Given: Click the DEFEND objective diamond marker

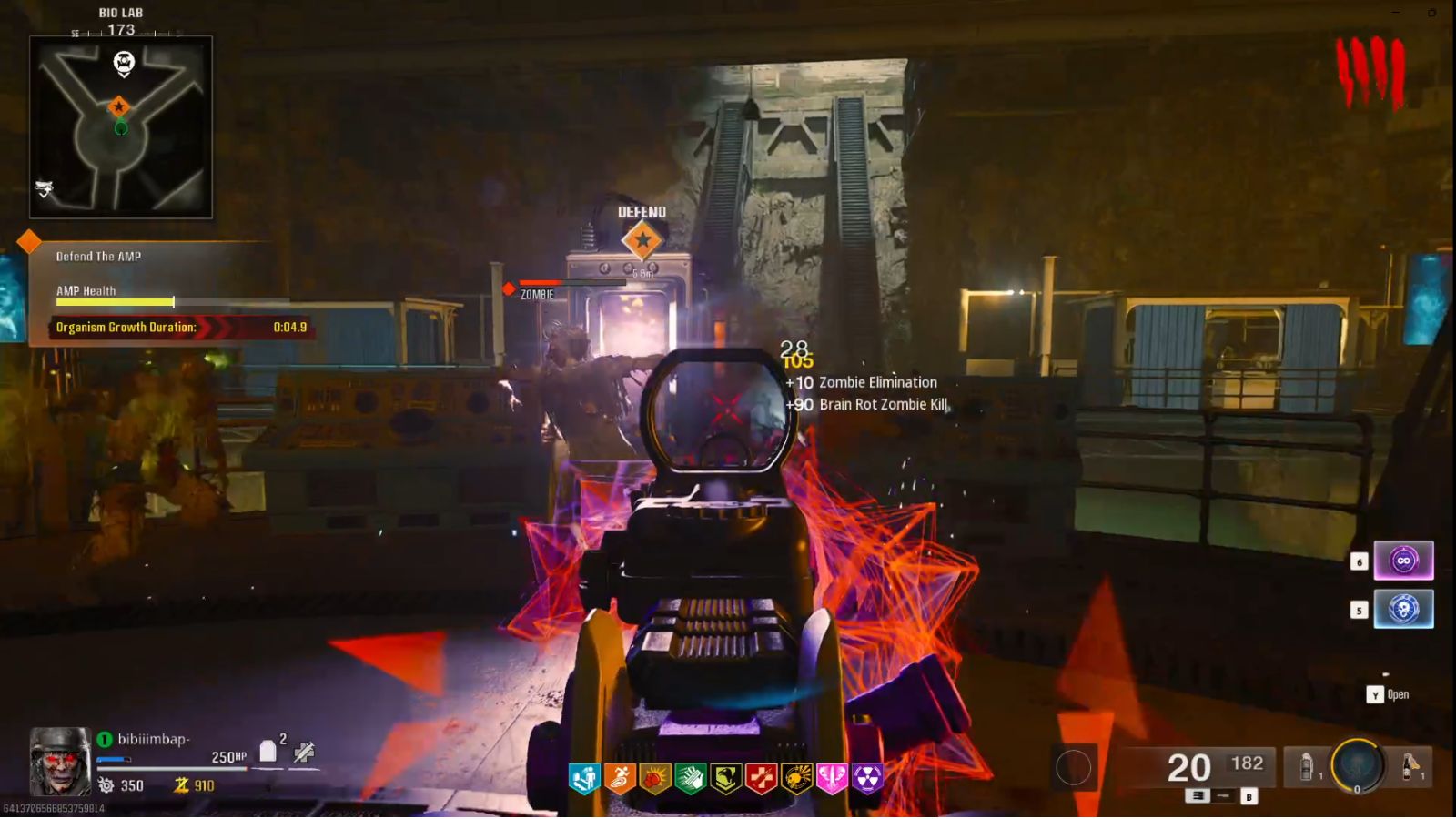Looking at the screenshot, I should coord(644,241).
